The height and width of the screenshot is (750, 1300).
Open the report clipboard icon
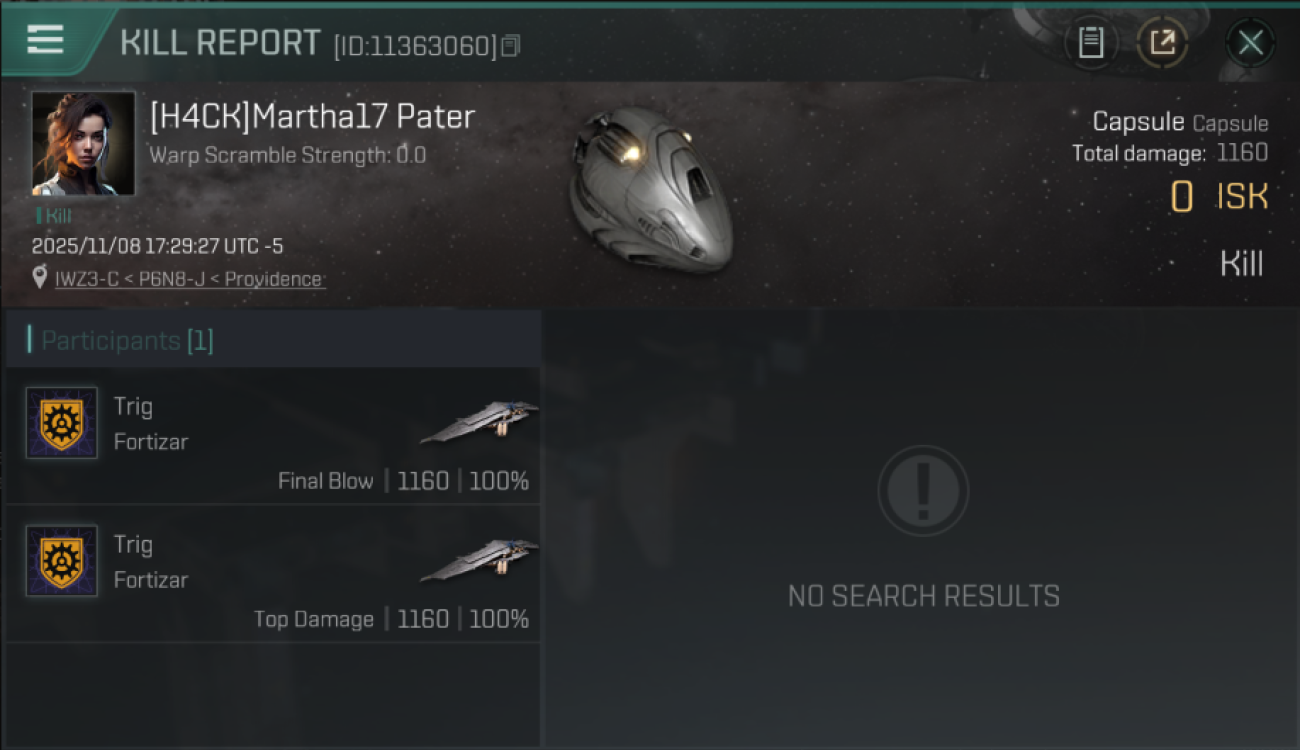pyautogui.click(x=1092, y=42)
